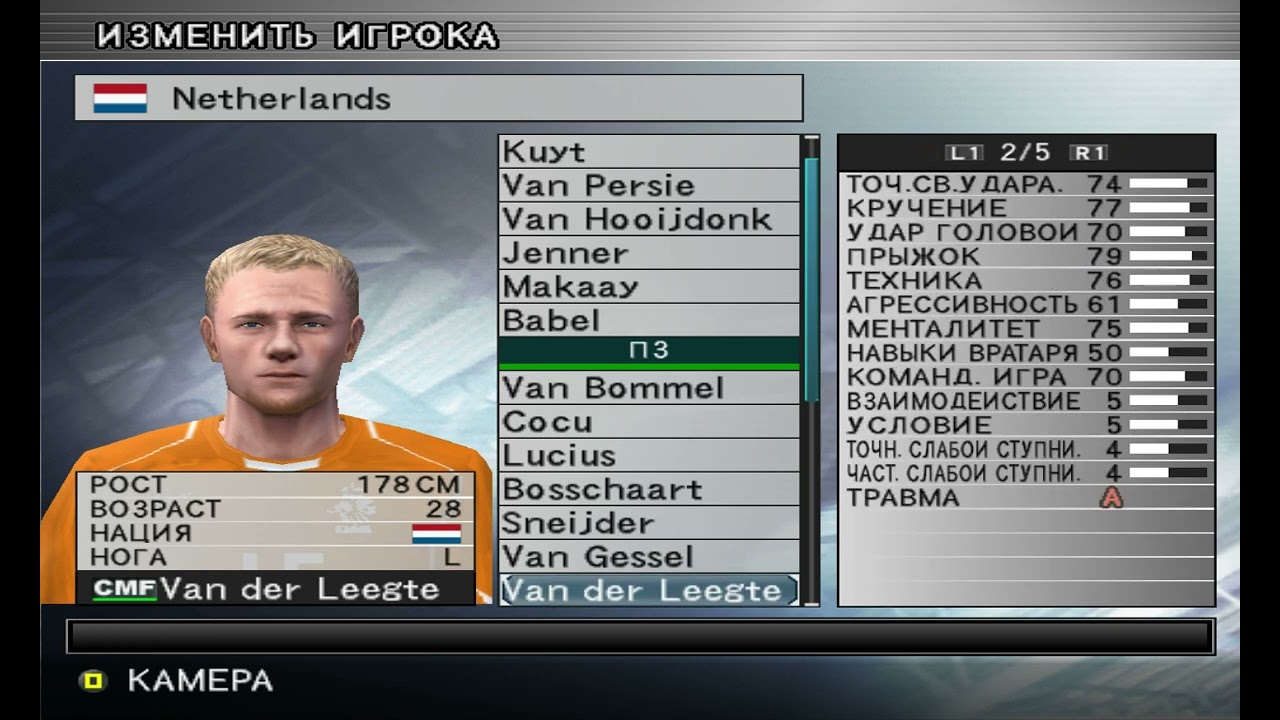Select the player Jenner
This screenshot has width=1280, height=720.
point(648,254)
